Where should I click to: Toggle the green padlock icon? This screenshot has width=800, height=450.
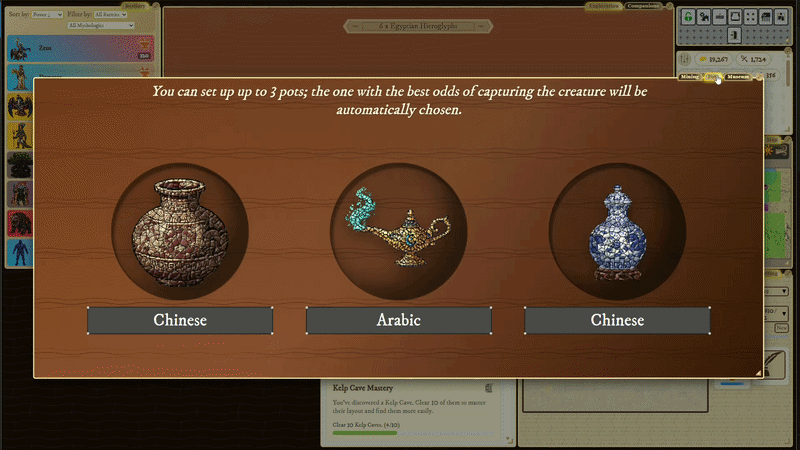point(688,16)
